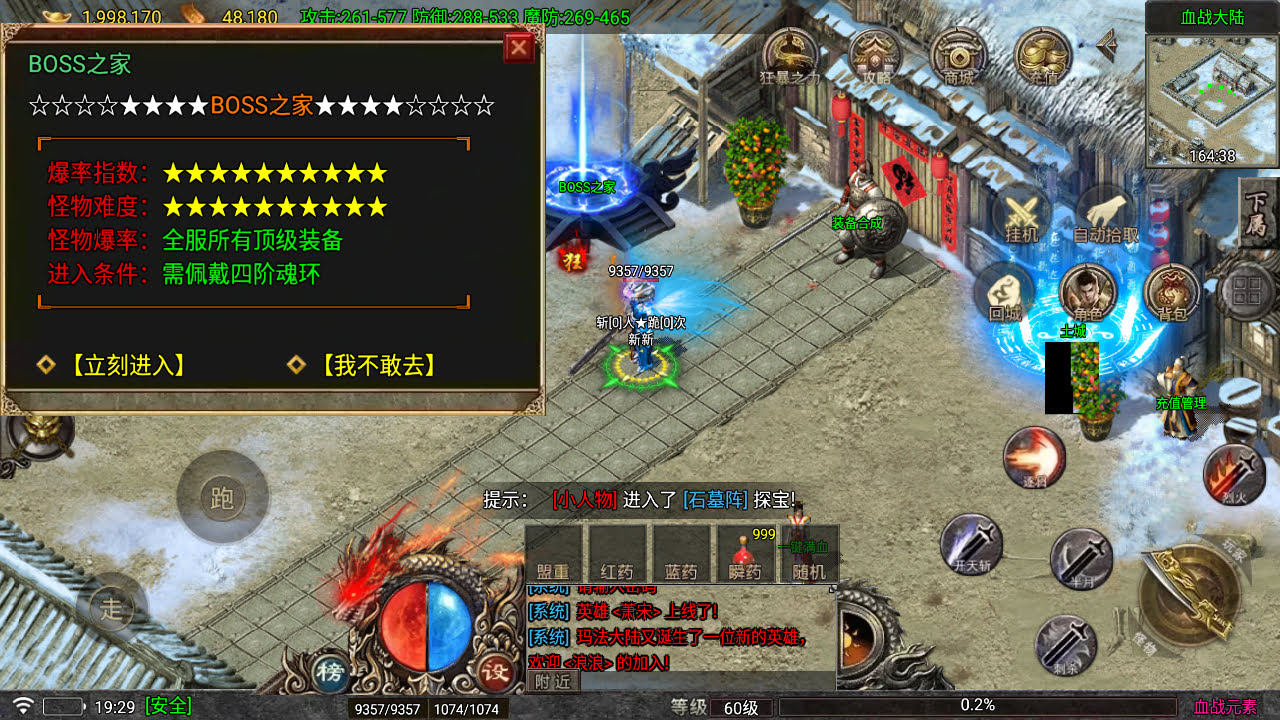Screen dimensions: 1280x720
Task: Toggle 挂机 auto-battle mode
Action: click(1021, 217)
